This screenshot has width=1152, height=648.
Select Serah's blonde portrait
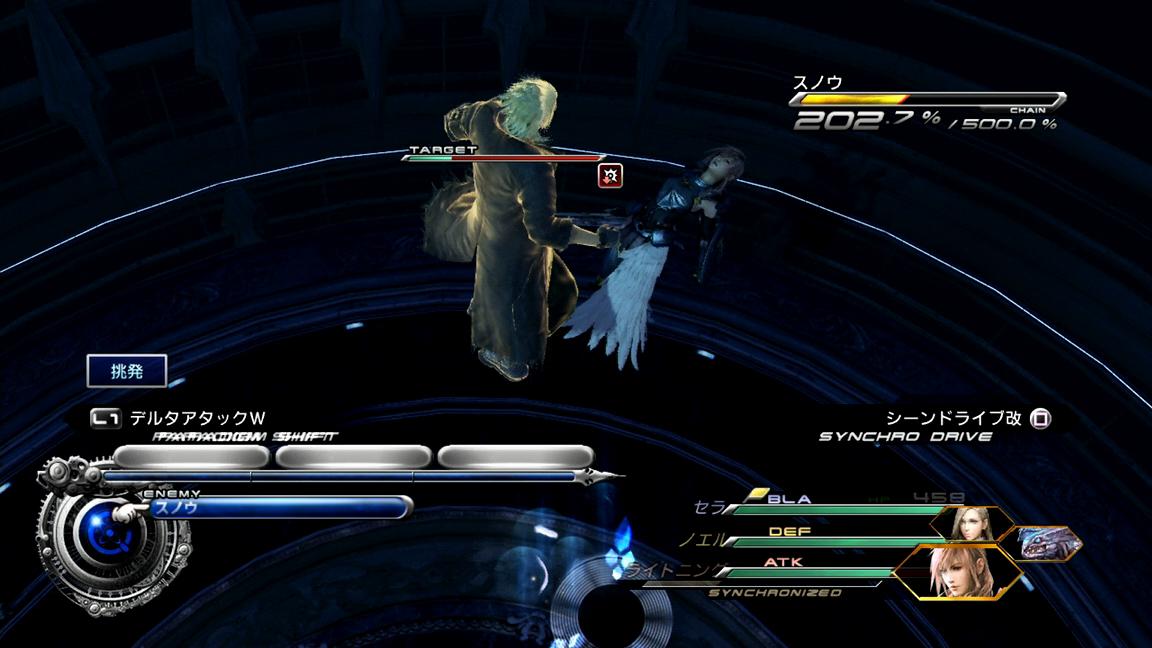[x=967, y=524]
